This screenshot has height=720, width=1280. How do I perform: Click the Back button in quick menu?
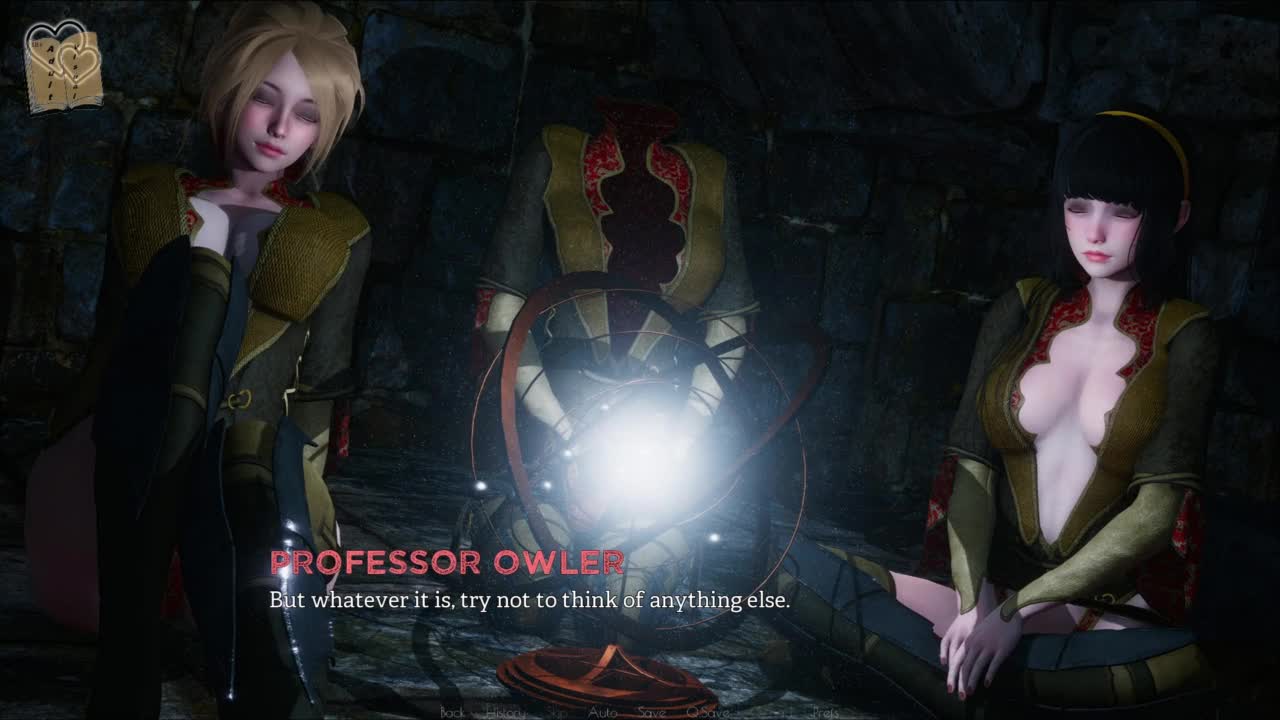452,712
